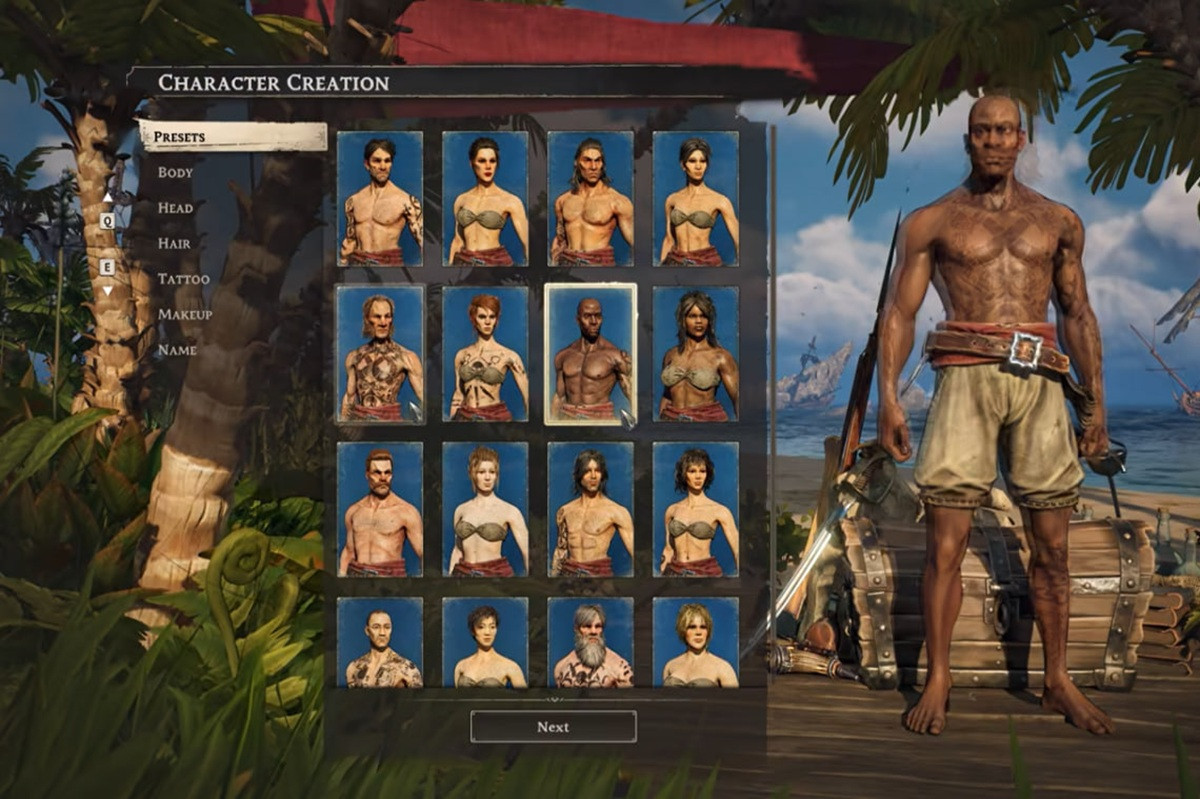Choose the blonde short-haired female preset in bottom row

click(695, 642)
